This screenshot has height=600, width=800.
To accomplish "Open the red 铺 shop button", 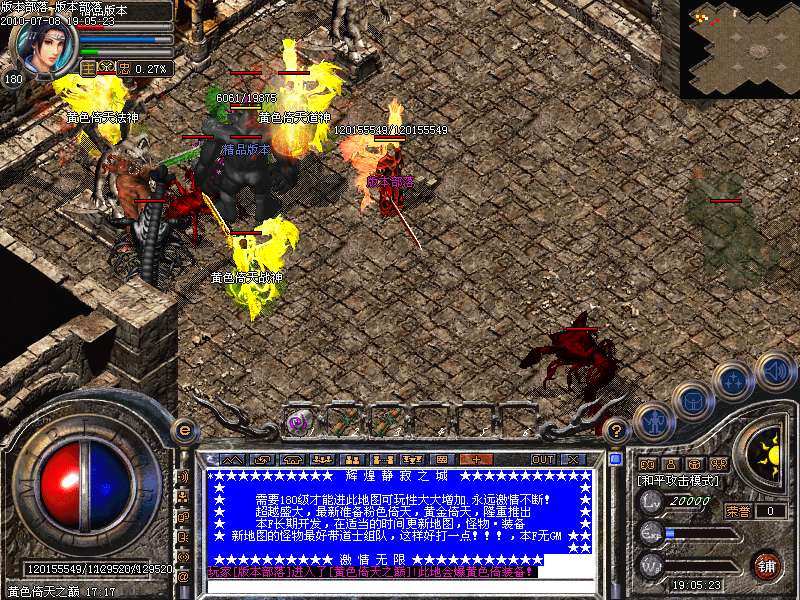I will (x=766, y=565).
